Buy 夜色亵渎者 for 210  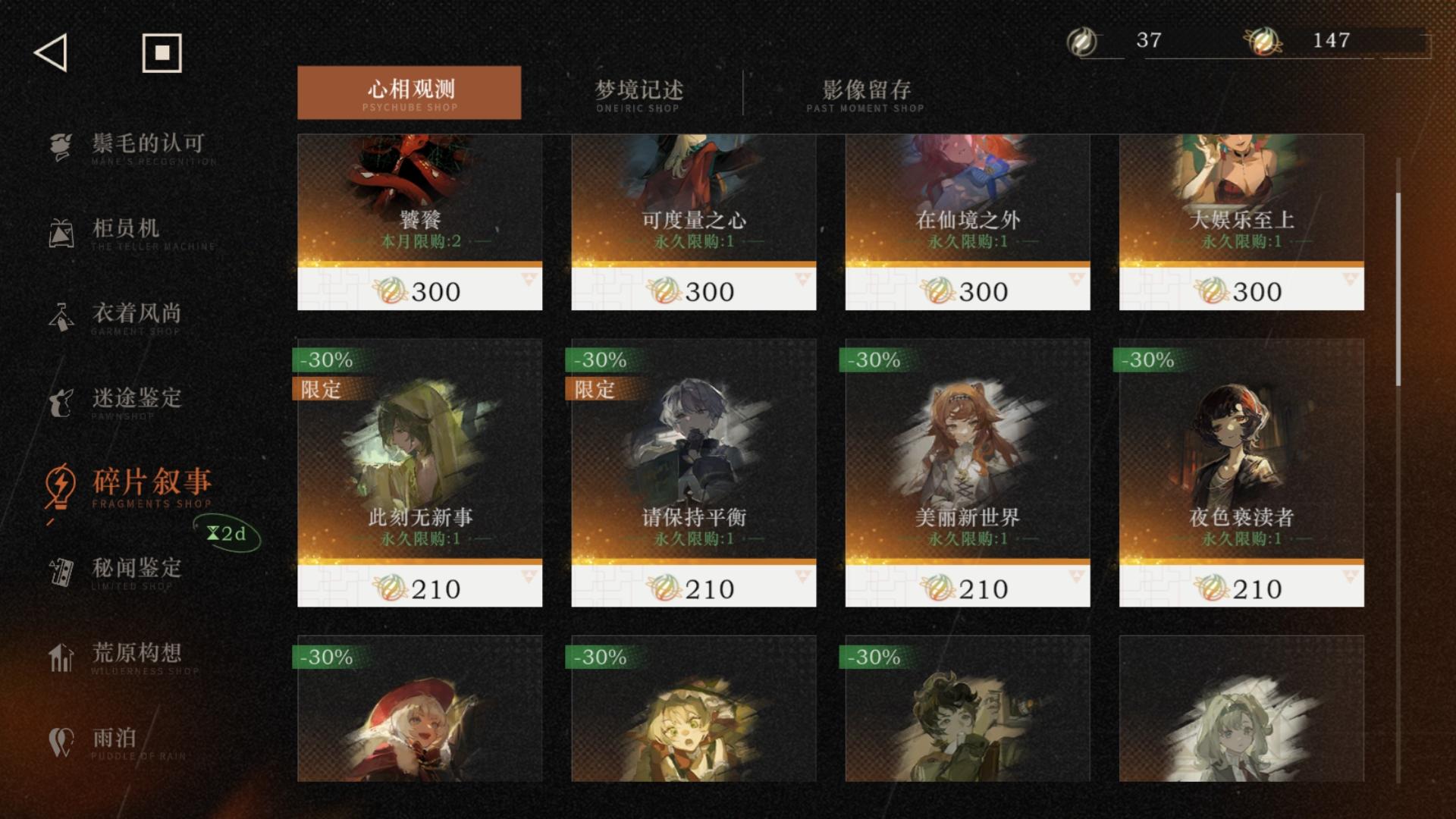1241,587
